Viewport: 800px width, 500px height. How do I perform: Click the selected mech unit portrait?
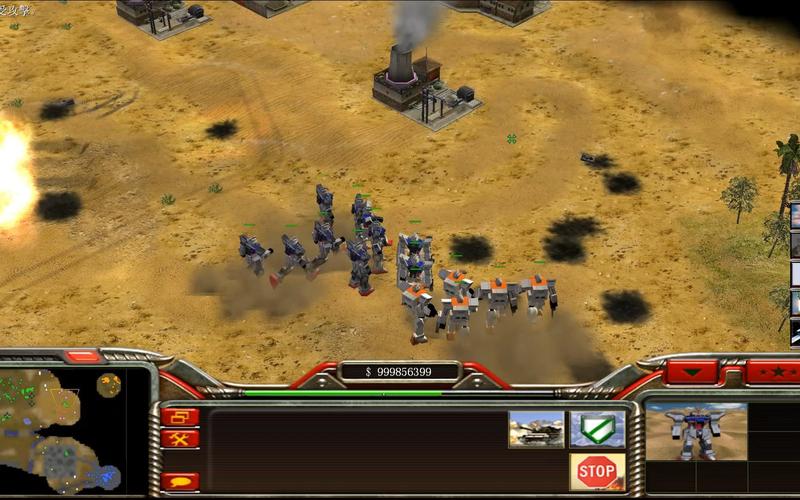point(695,431)
